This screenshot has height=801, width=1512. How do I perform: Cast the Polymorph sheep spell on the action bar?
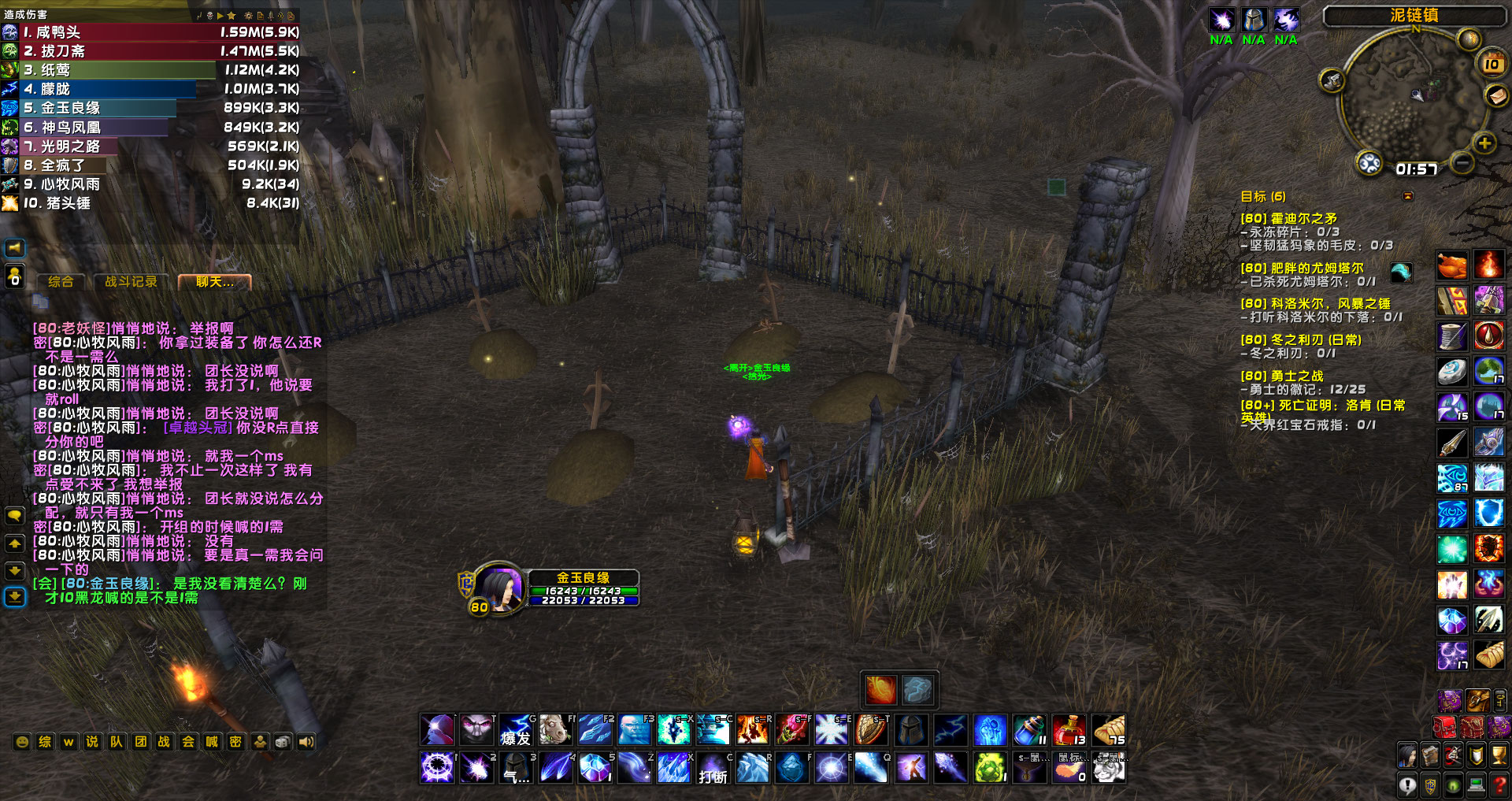coord(556,730)
